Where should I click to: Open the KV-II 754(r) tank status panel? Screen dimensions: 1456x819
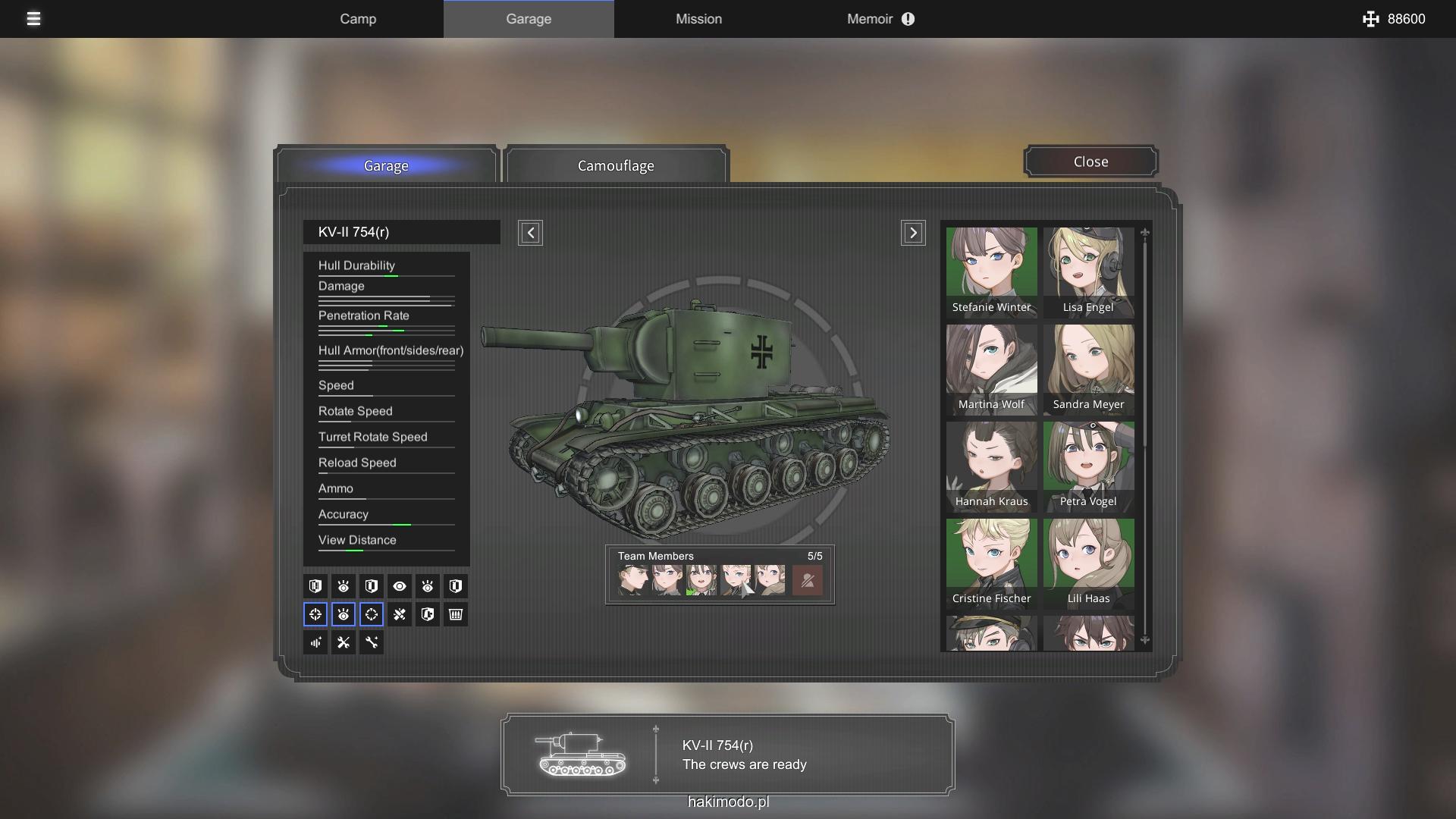727,755
